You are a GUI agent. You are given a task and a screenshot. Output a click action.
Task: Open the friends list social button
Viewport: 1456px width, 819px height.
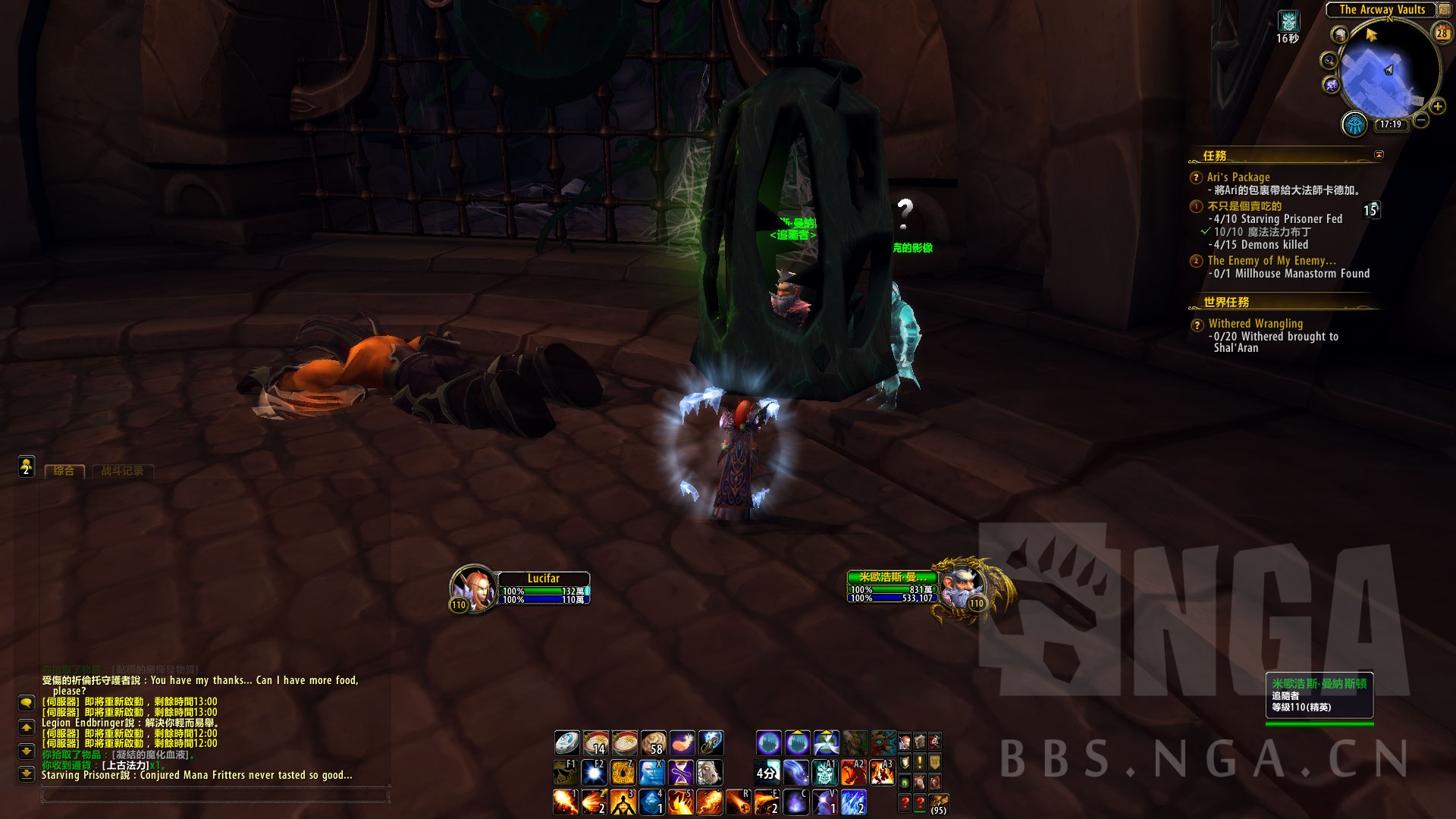(27, 466)
